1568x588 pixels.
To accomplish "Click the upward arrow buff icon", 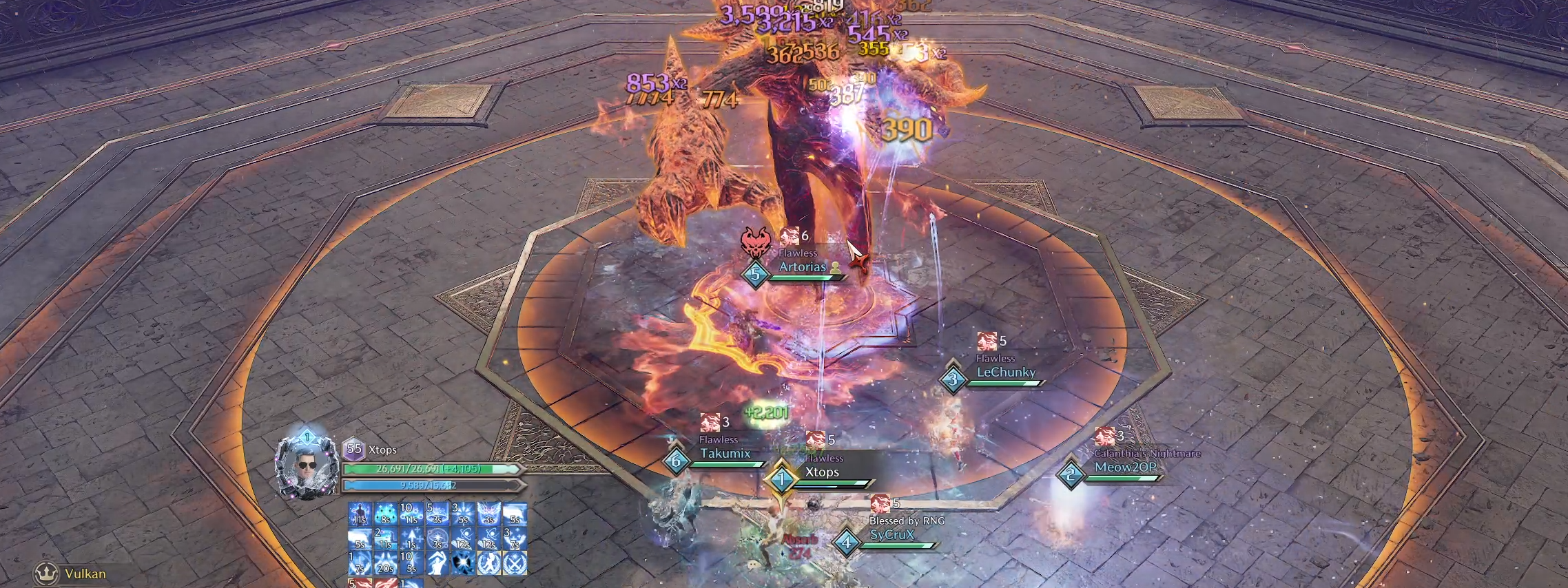I will coord(411,539).
